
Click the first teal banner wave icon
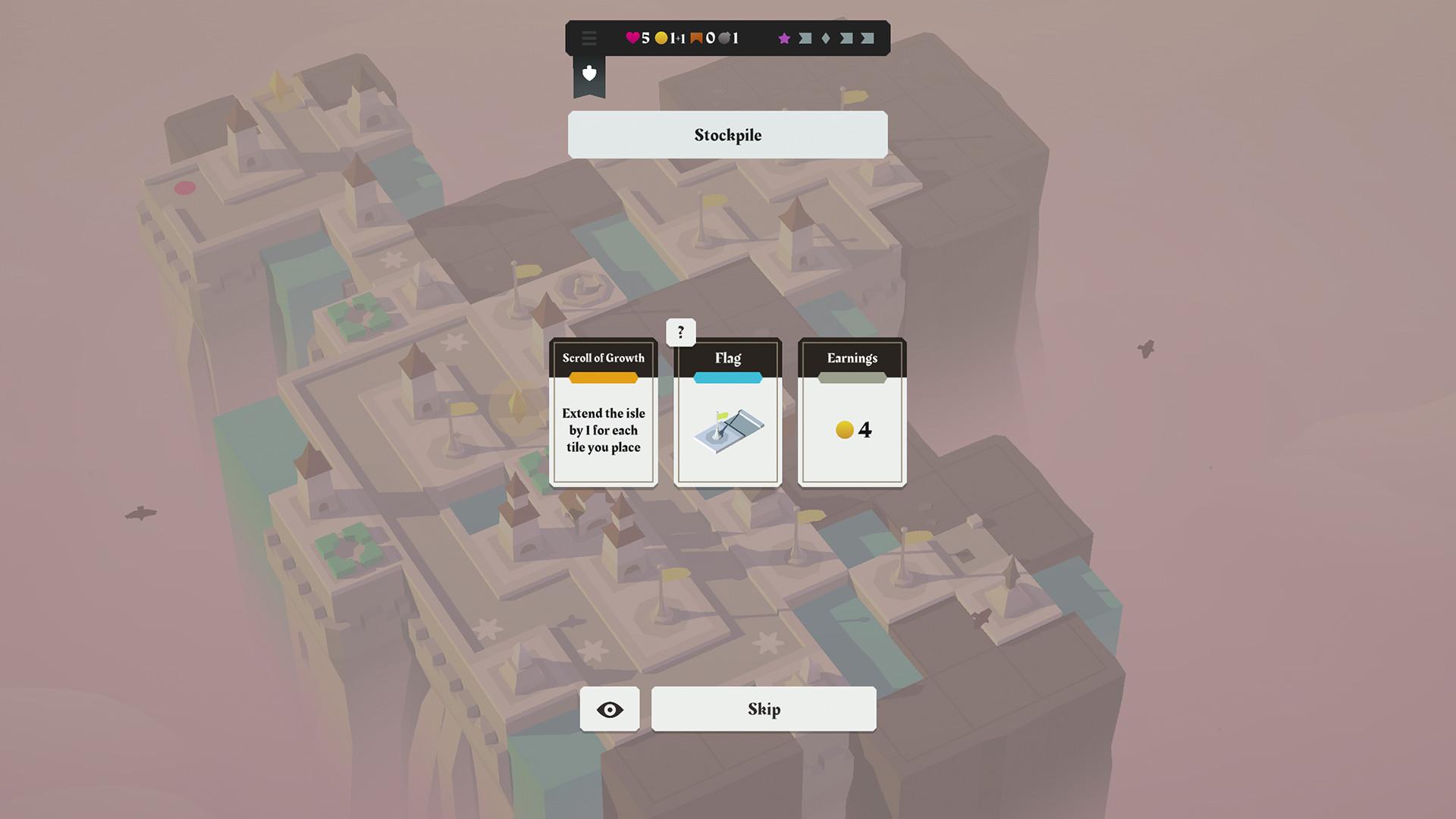click(804, 38)
